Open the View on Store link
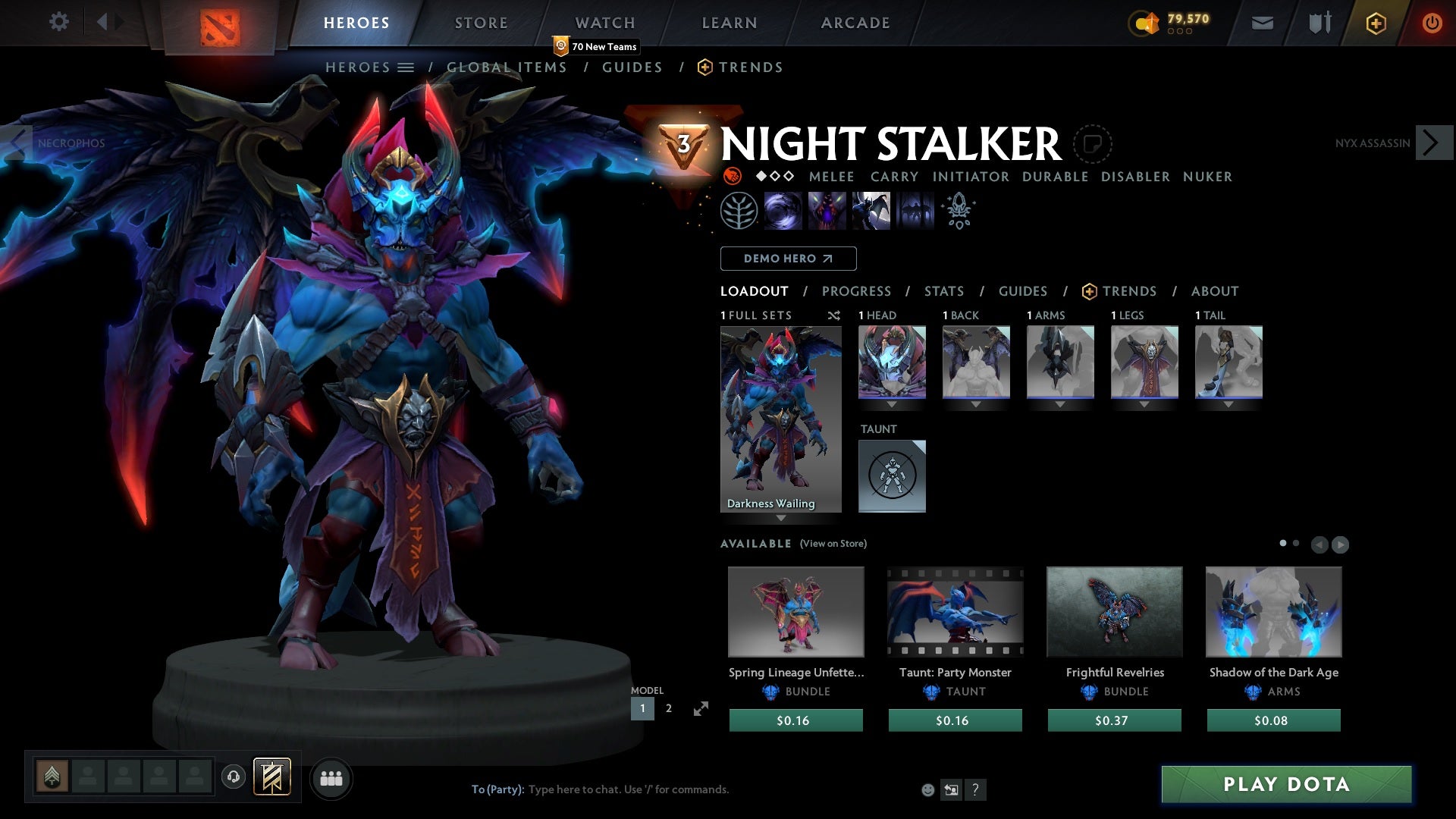 click(x=833, y=544)
